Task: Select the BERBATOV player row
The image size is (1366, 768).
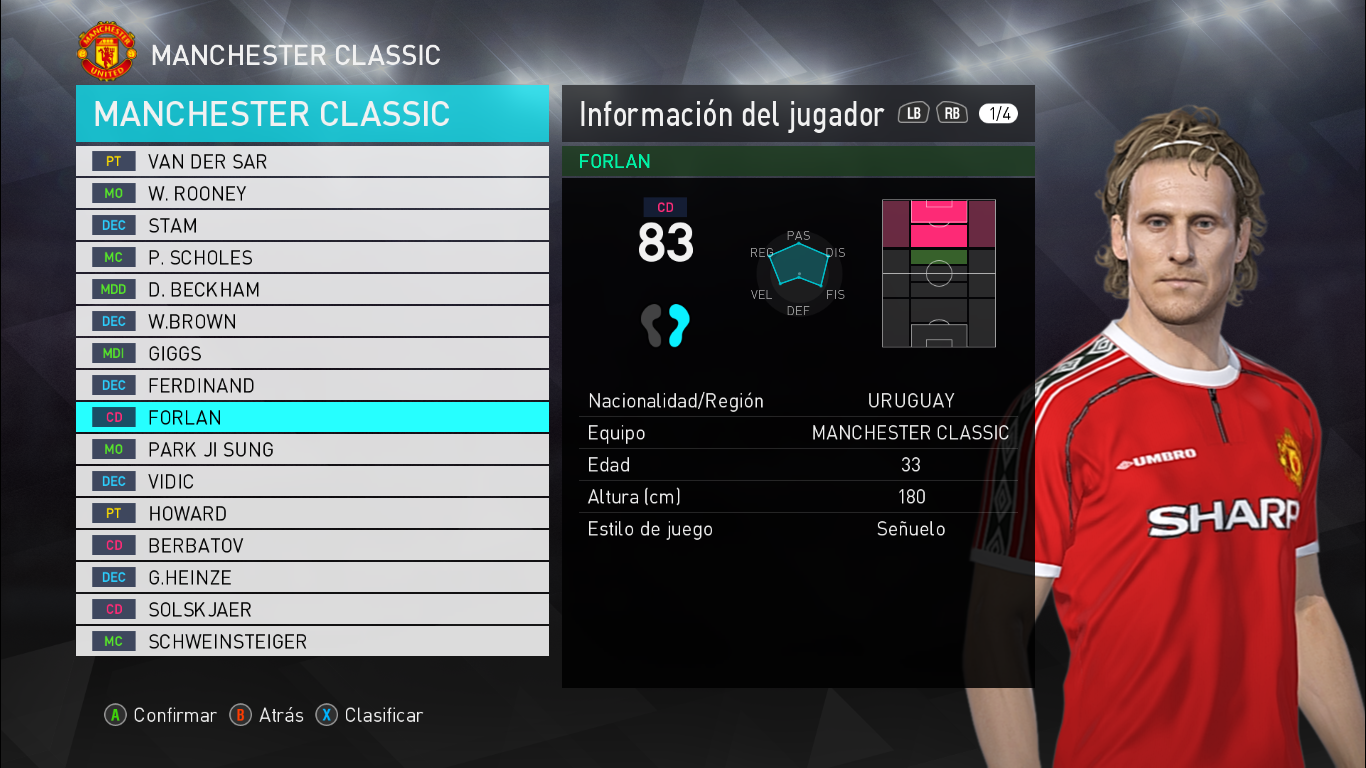Action: (x=312, y=545)
